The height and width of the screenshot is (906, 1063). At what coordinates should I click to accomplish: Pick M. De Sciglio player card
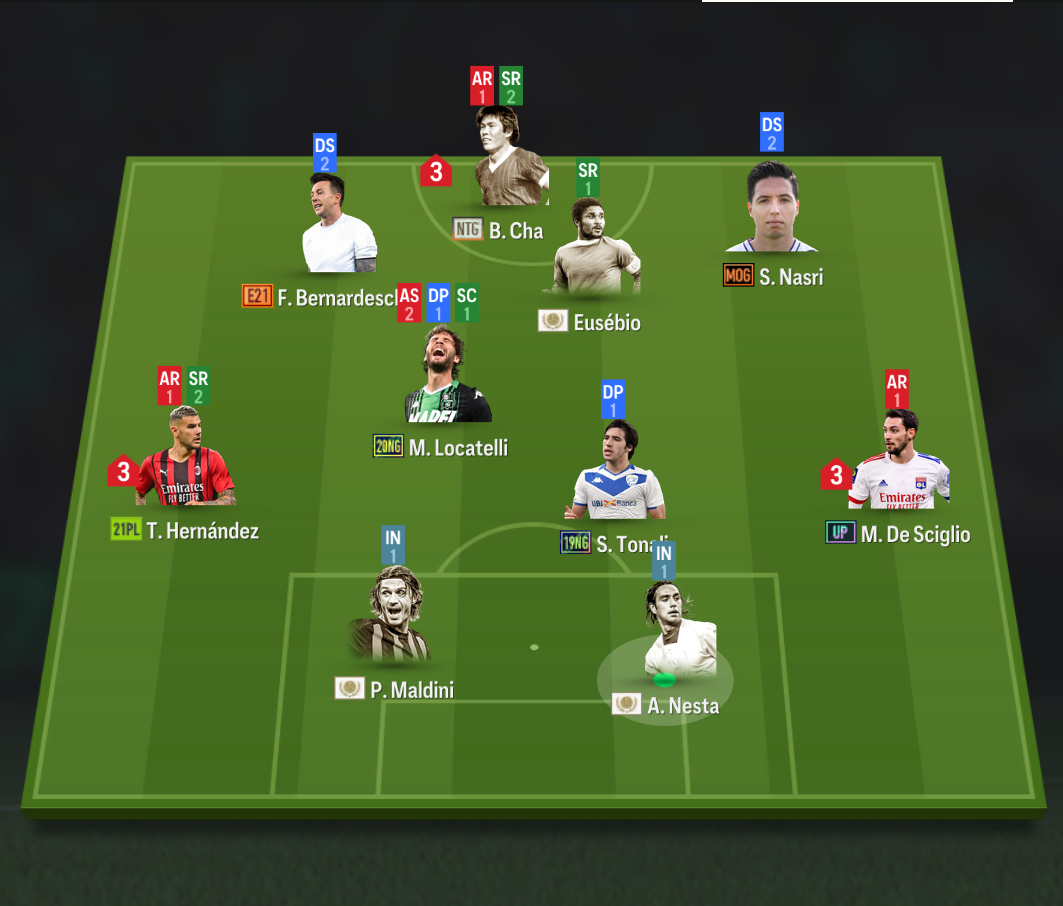pyautogui.click(x=898, y=465)
